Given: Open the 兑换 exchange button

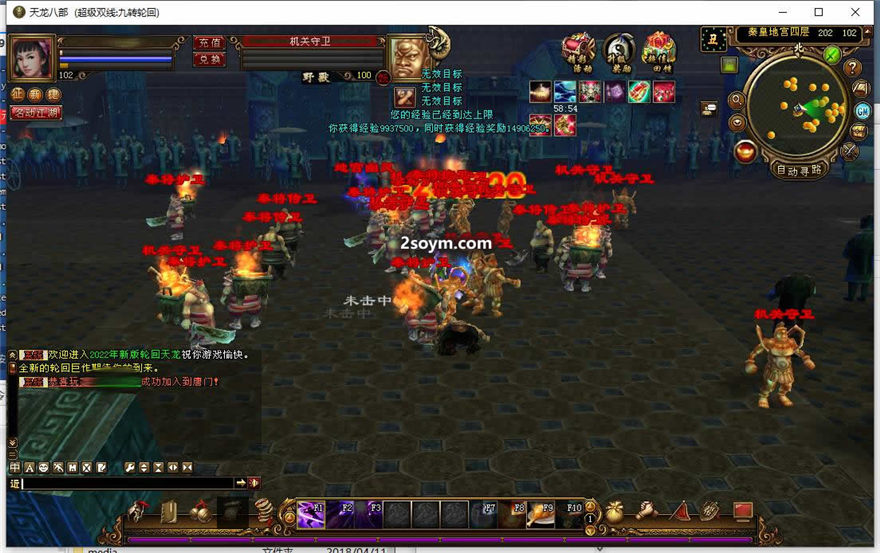Looking at the screenshot, I should click(x=208, y=59).
